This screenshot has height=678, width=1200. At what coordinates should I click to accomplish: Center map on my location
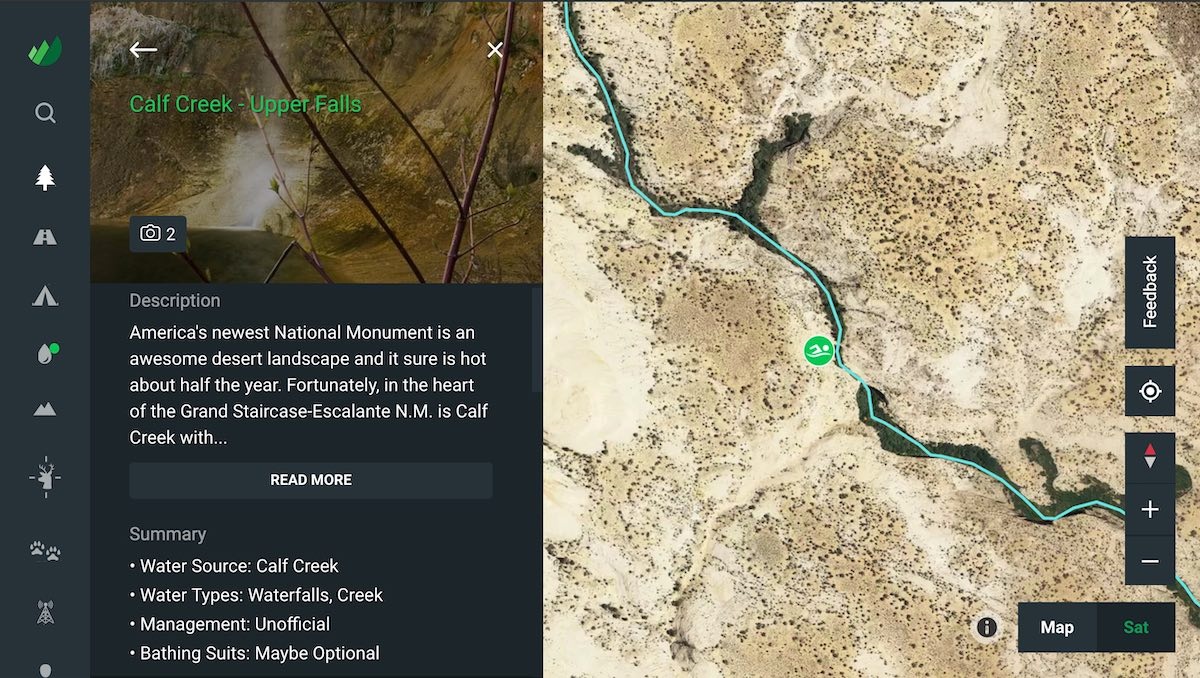point(1150,391)
